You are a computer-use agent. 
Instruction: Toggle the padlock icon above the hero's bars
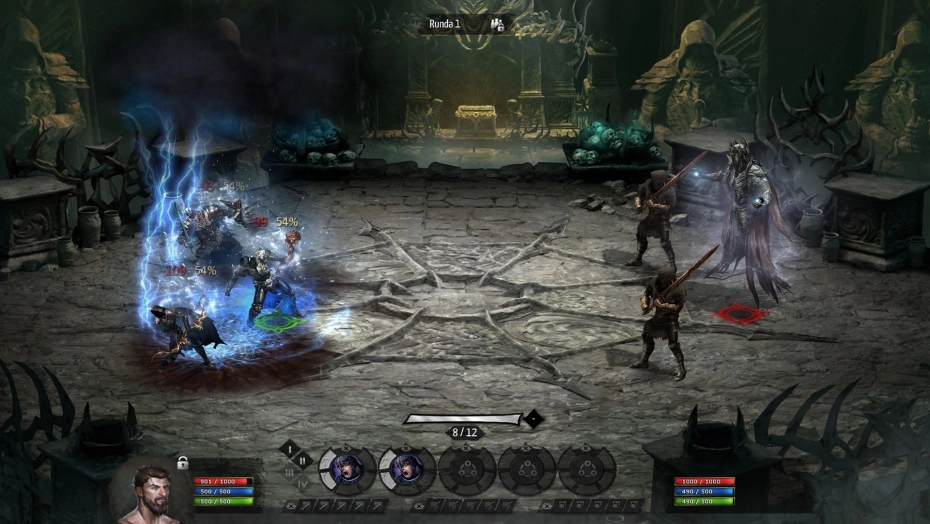(183, 462)
